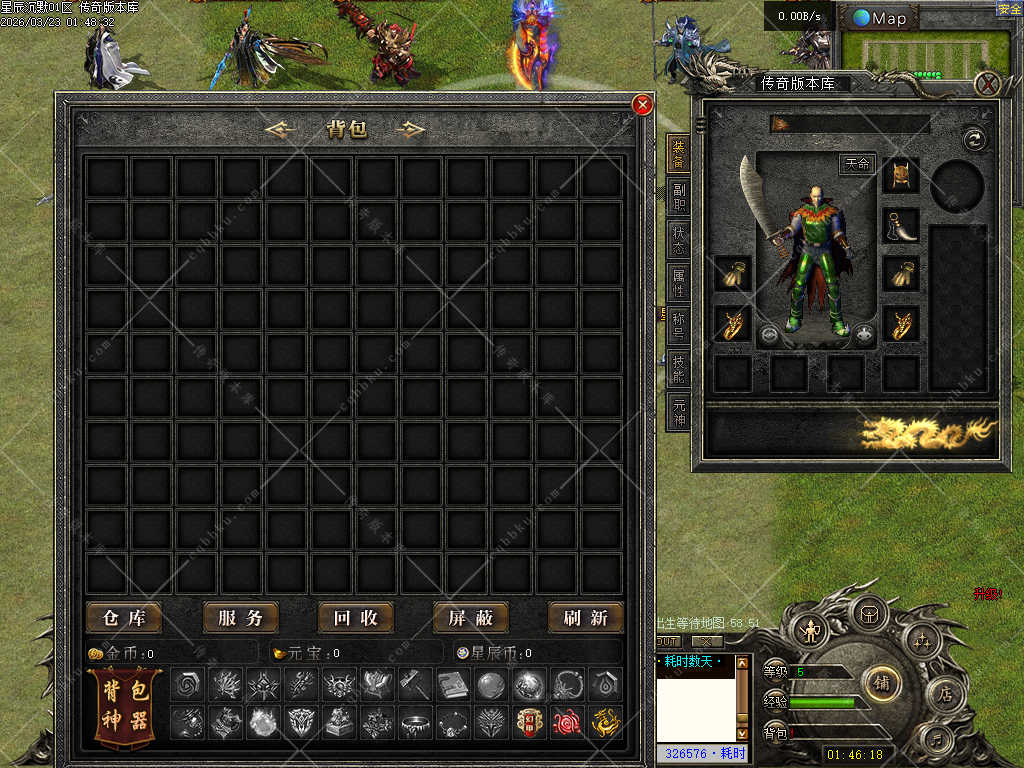Open the Map button

[880, 18]
